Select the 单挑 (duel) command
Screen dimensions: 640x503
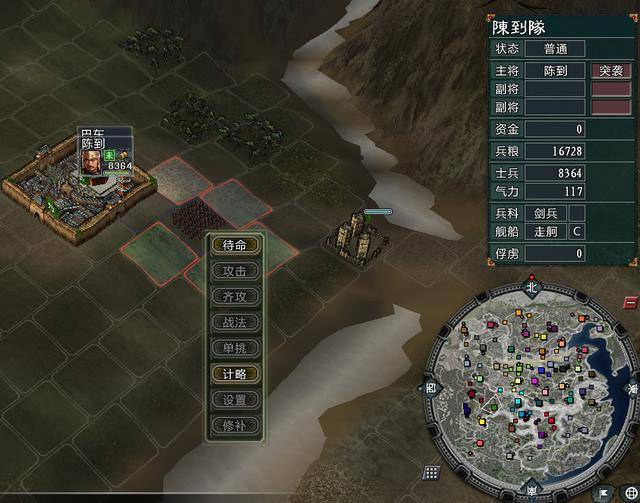[x=235, y=349]
